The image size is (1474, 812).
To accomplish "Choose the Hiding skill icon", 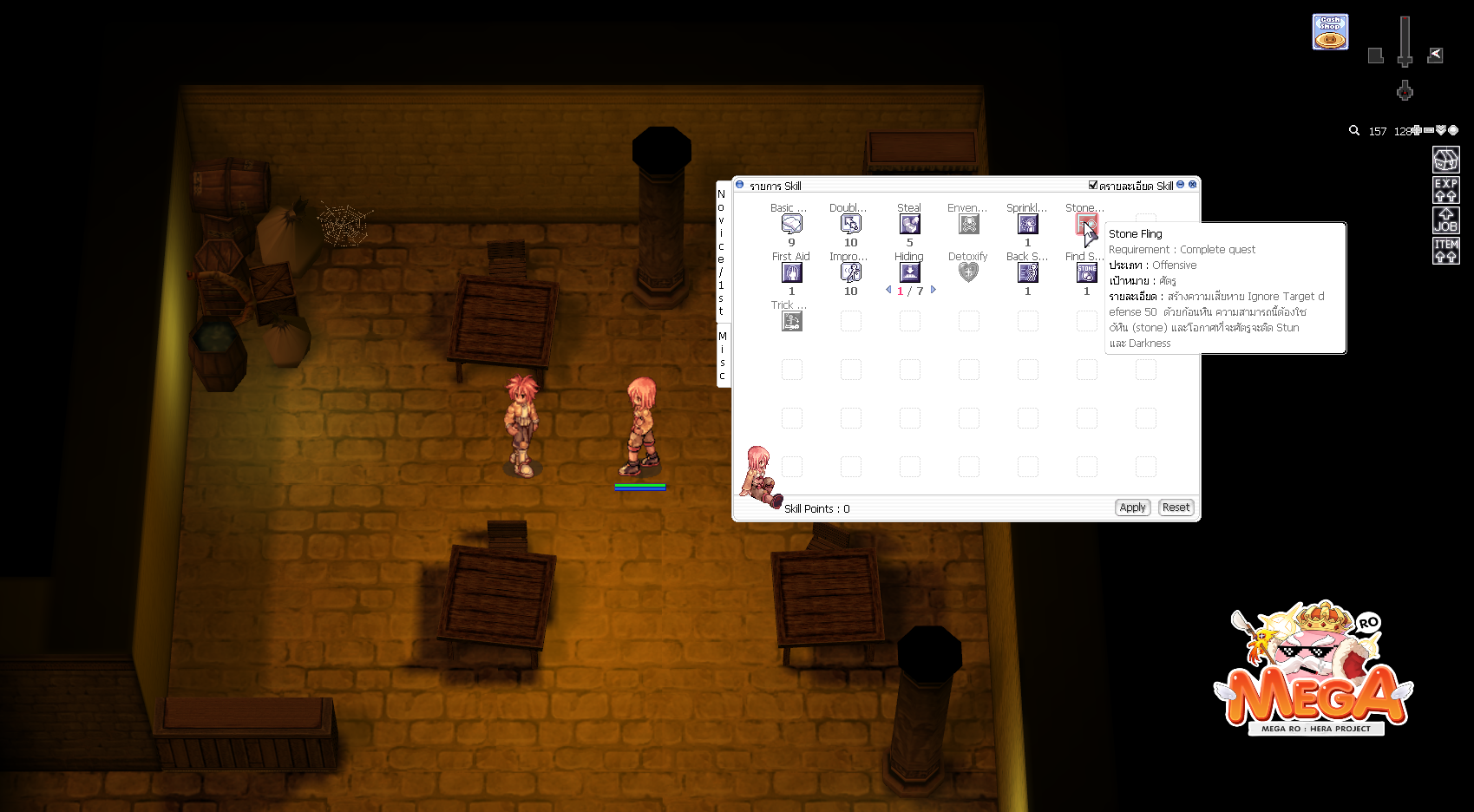I will tap(909, 272).
